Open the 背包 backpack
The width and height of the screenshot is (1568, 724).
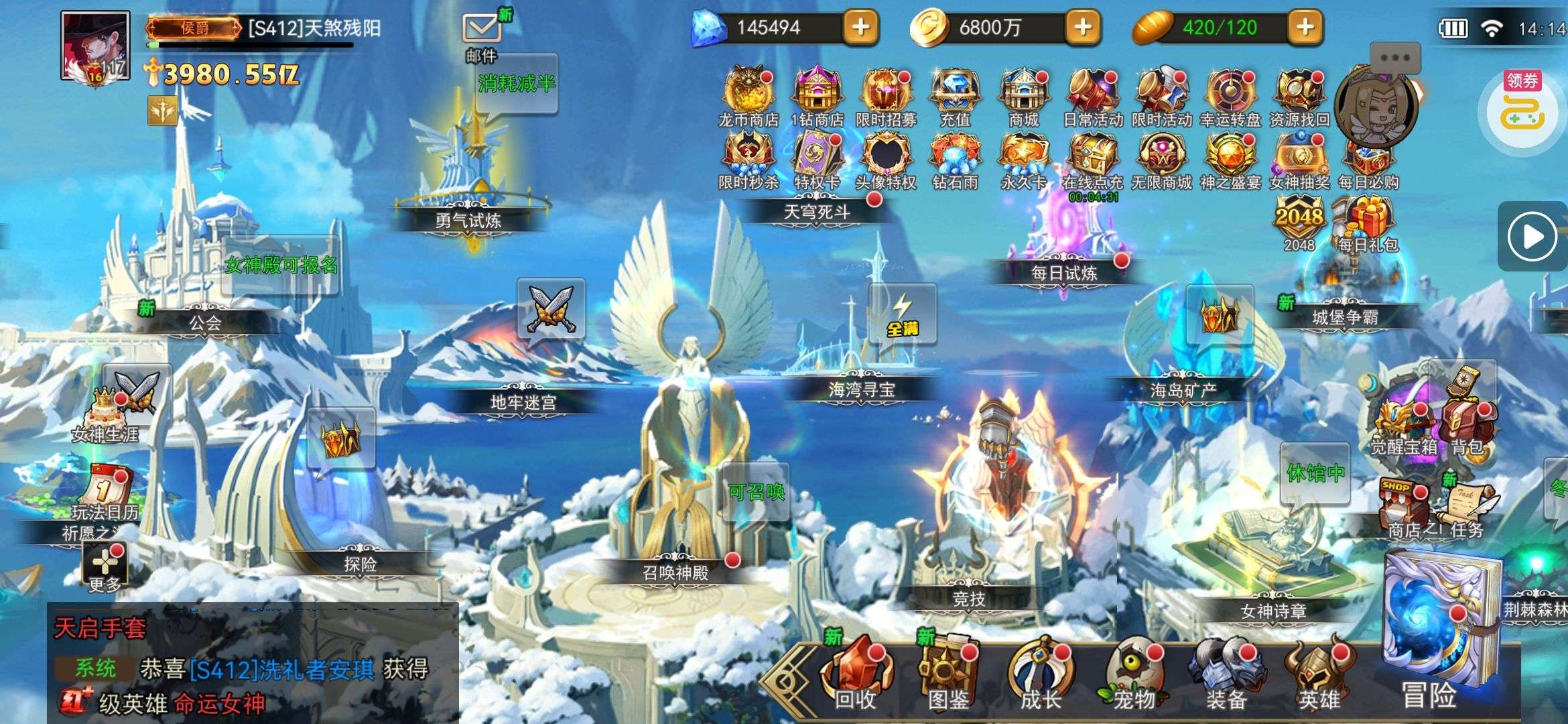tap(1466, 422)
